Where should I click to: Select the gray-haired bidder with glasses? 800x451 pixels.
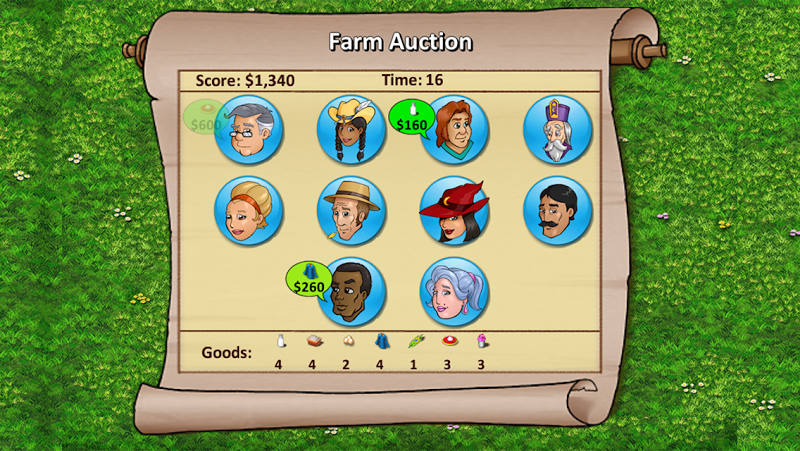pyautogui.click(x=249, y=130)
